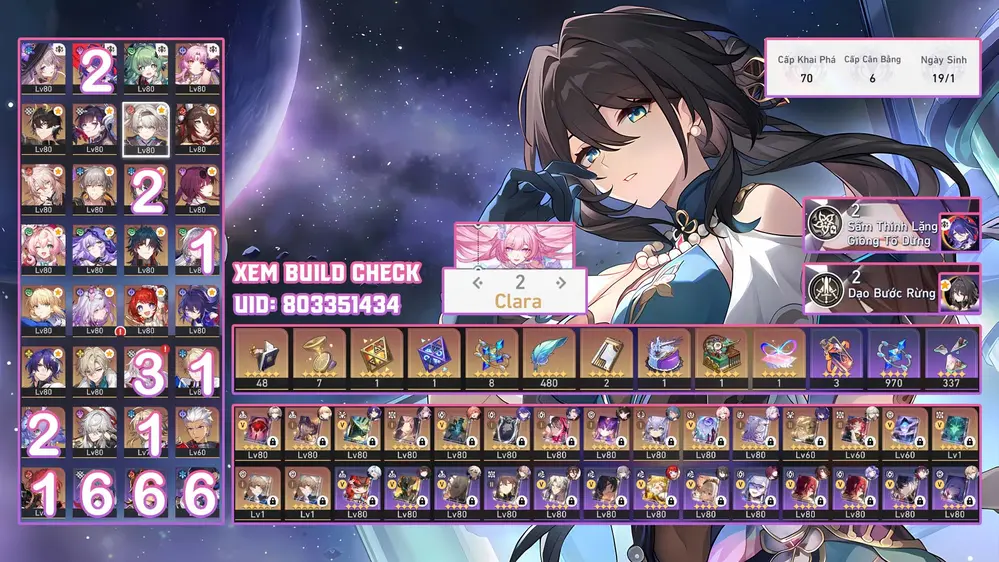Pick the pink ribbon item slot
This screenshot has width=999, height=562.
pos(779,358)
